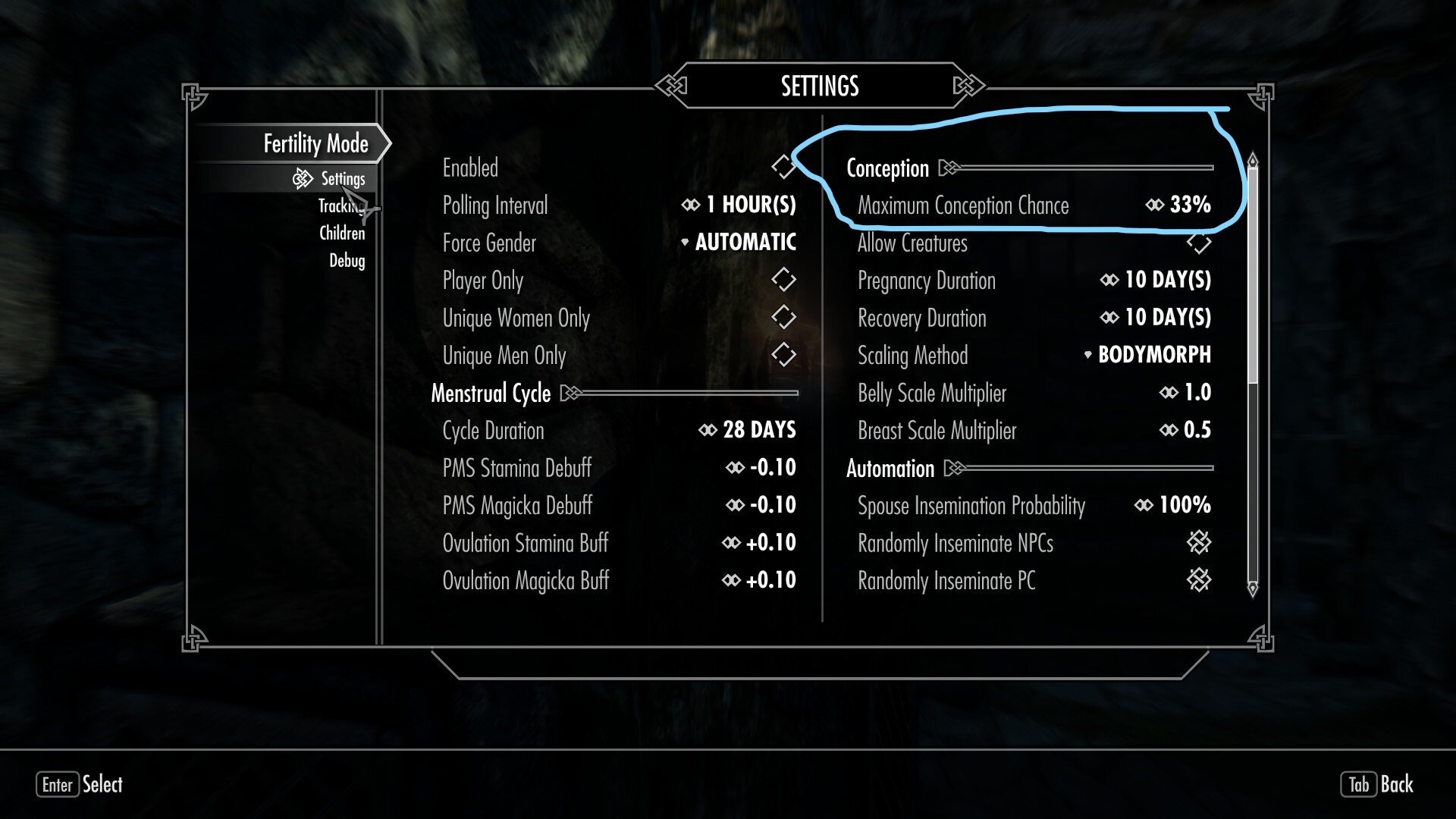Select the Debug page

347,261
